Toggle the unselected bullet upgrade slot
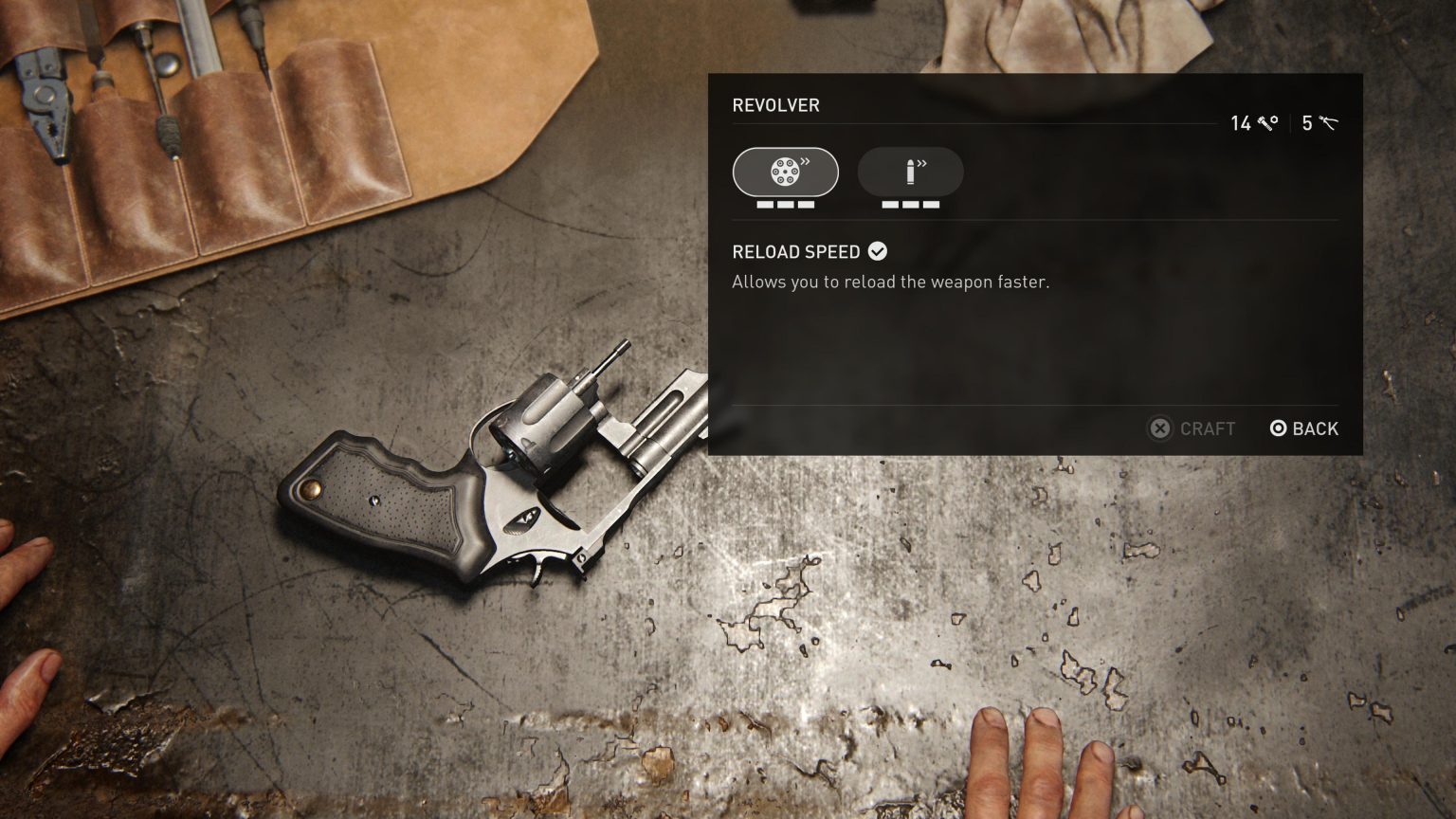The height and width of the screenshot is (819, 1456). pyautogui.click(x=910, y=172)
